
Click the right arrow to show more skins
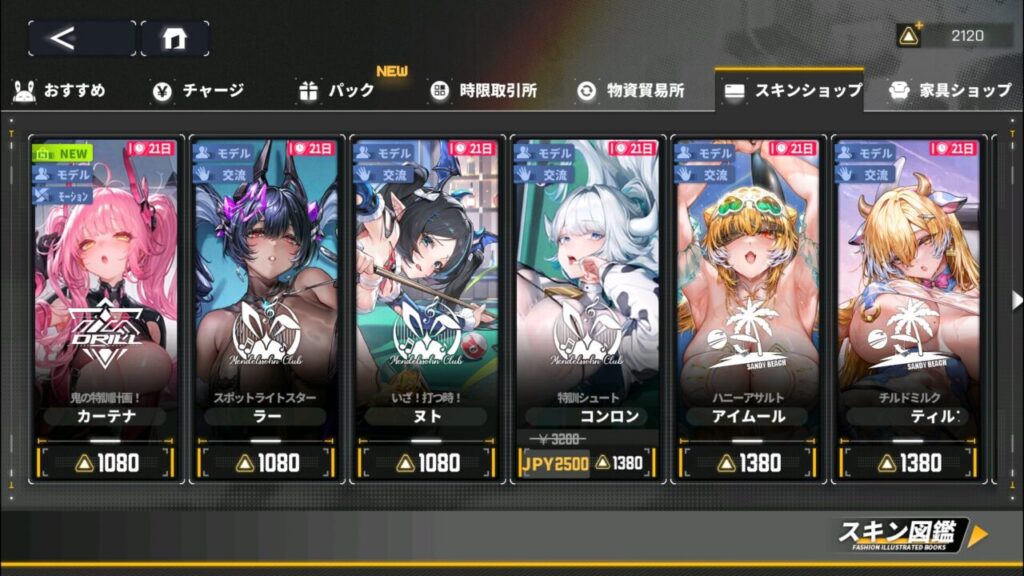(1016, 300)
